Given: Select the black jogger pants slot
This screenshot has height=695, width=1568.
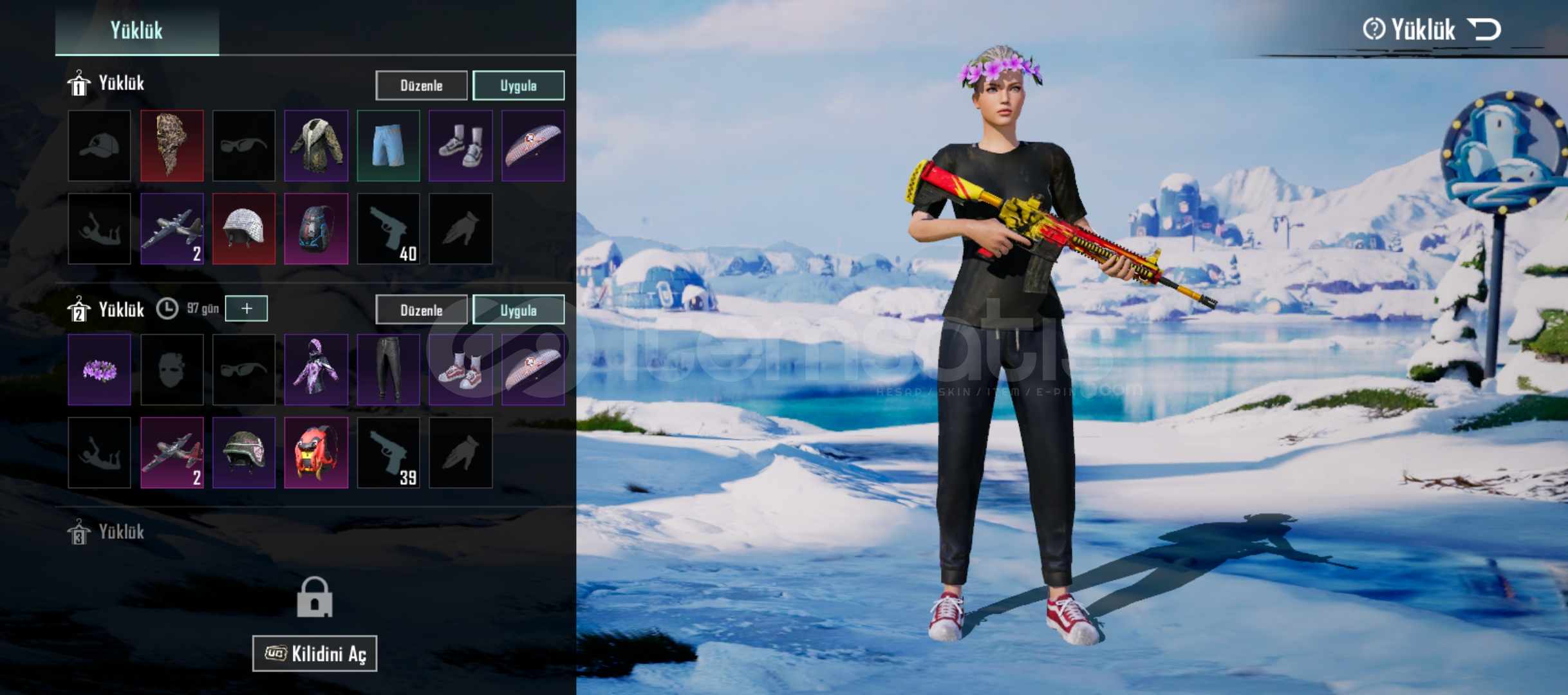Looking at the screenshot, I should [388, 370].
